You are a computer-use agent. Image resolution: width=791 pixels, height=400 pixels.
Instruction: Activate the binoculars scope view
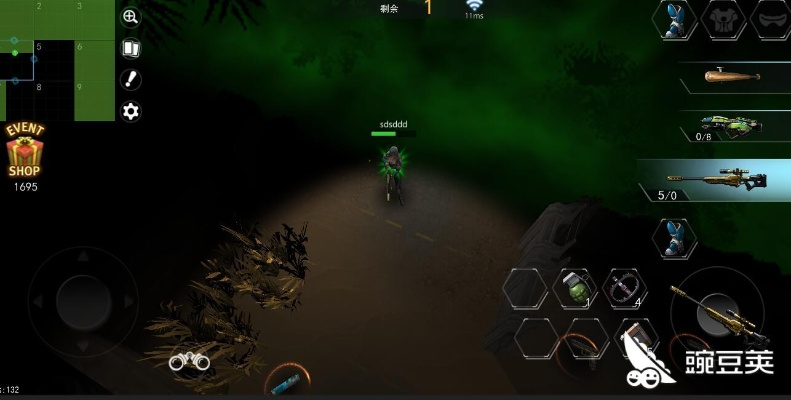tap(188, 362)
